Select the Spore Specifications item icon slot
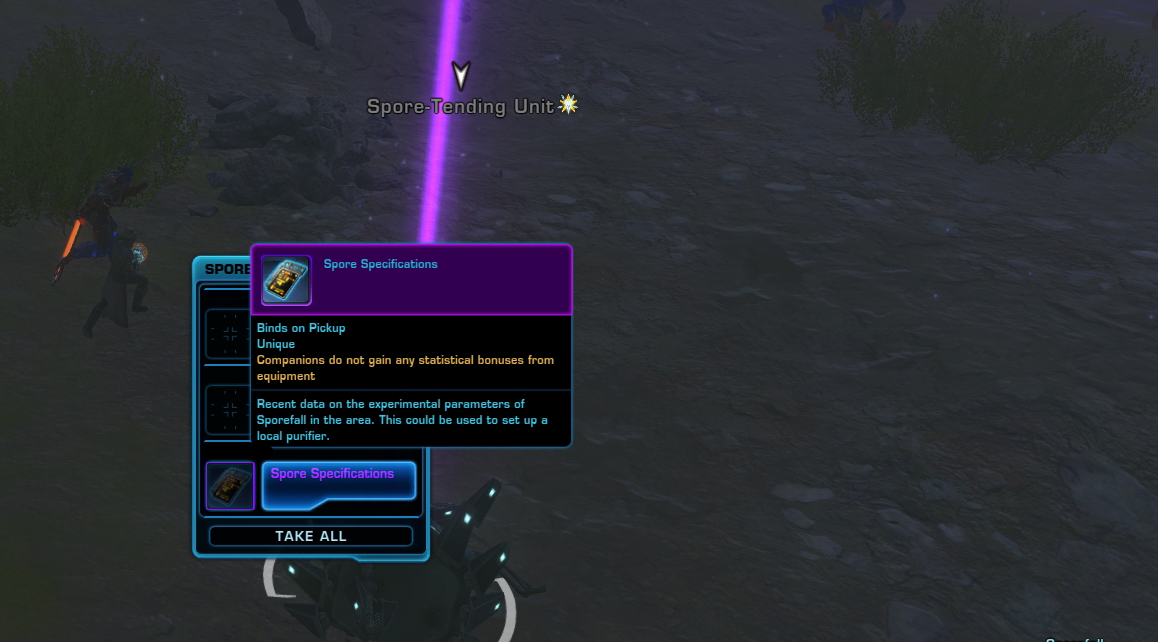1158x642 pixels. pyautogui.click(x=230, y=485)
